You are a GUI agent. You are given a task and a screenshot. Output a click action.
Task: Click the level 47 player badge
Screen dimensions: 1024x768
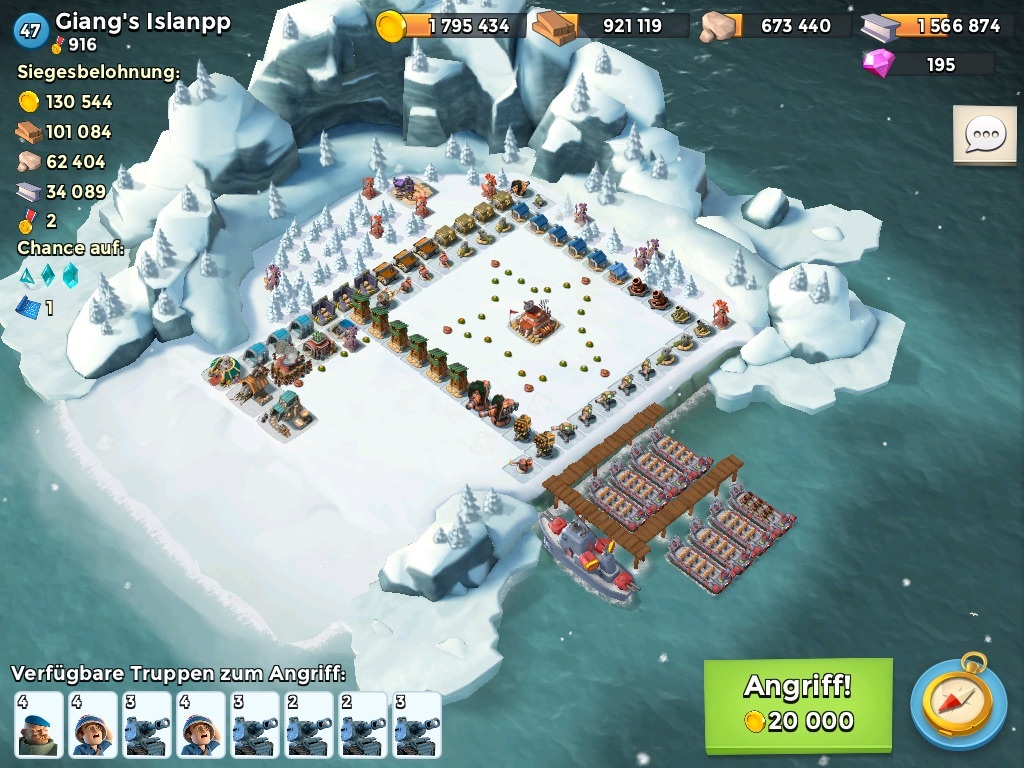point(30,30)
